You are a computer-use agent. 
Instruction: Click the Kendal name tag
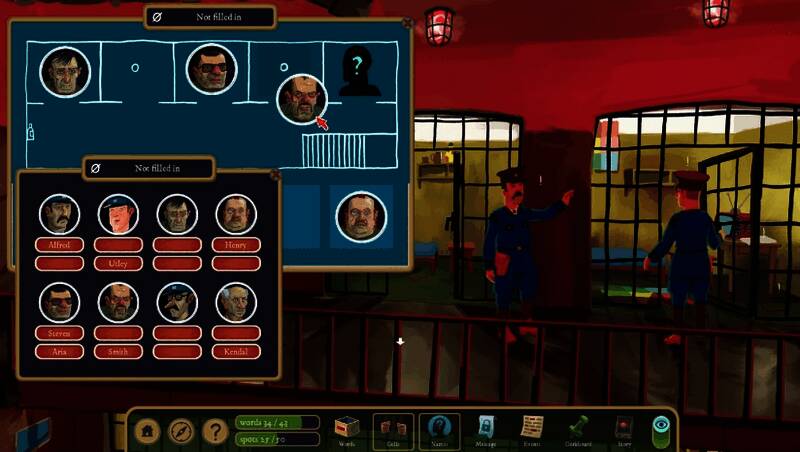236,351
